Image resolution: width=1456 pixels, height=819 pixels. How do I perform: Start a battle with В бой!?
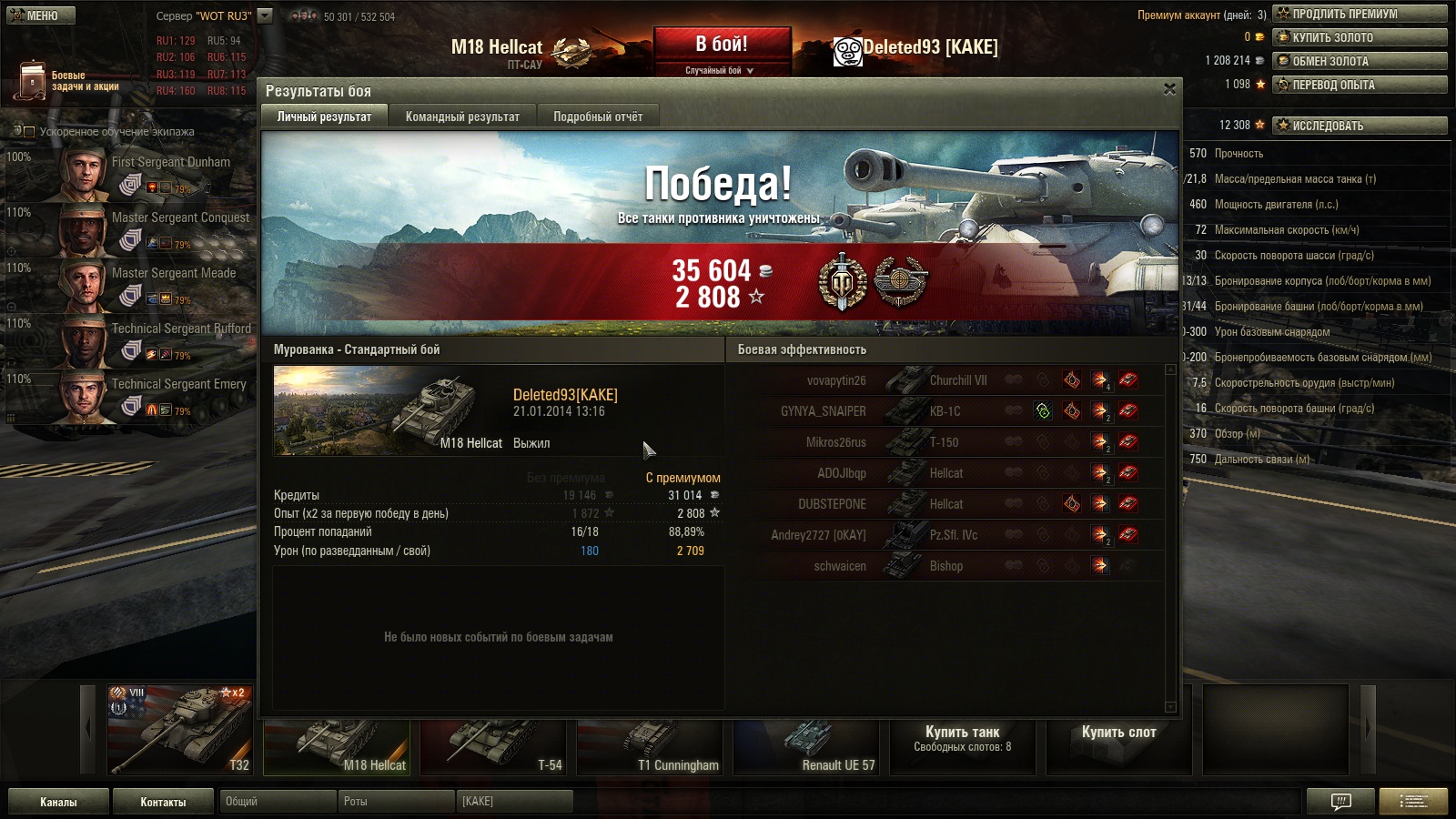(x=722, y=45)
